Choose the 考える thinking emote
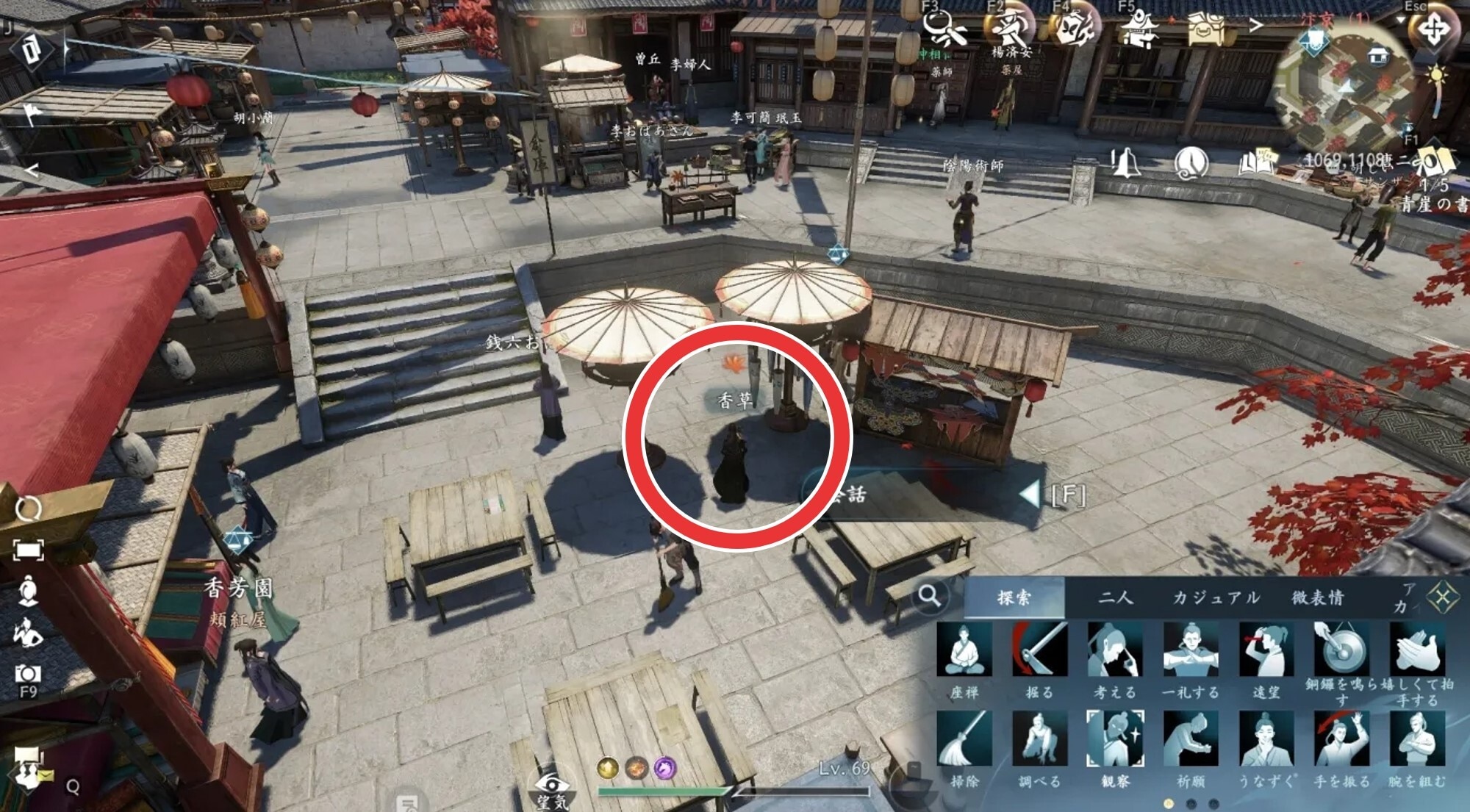Image resolution: width=1470 pixels, height=812 pixels. 1114,651
